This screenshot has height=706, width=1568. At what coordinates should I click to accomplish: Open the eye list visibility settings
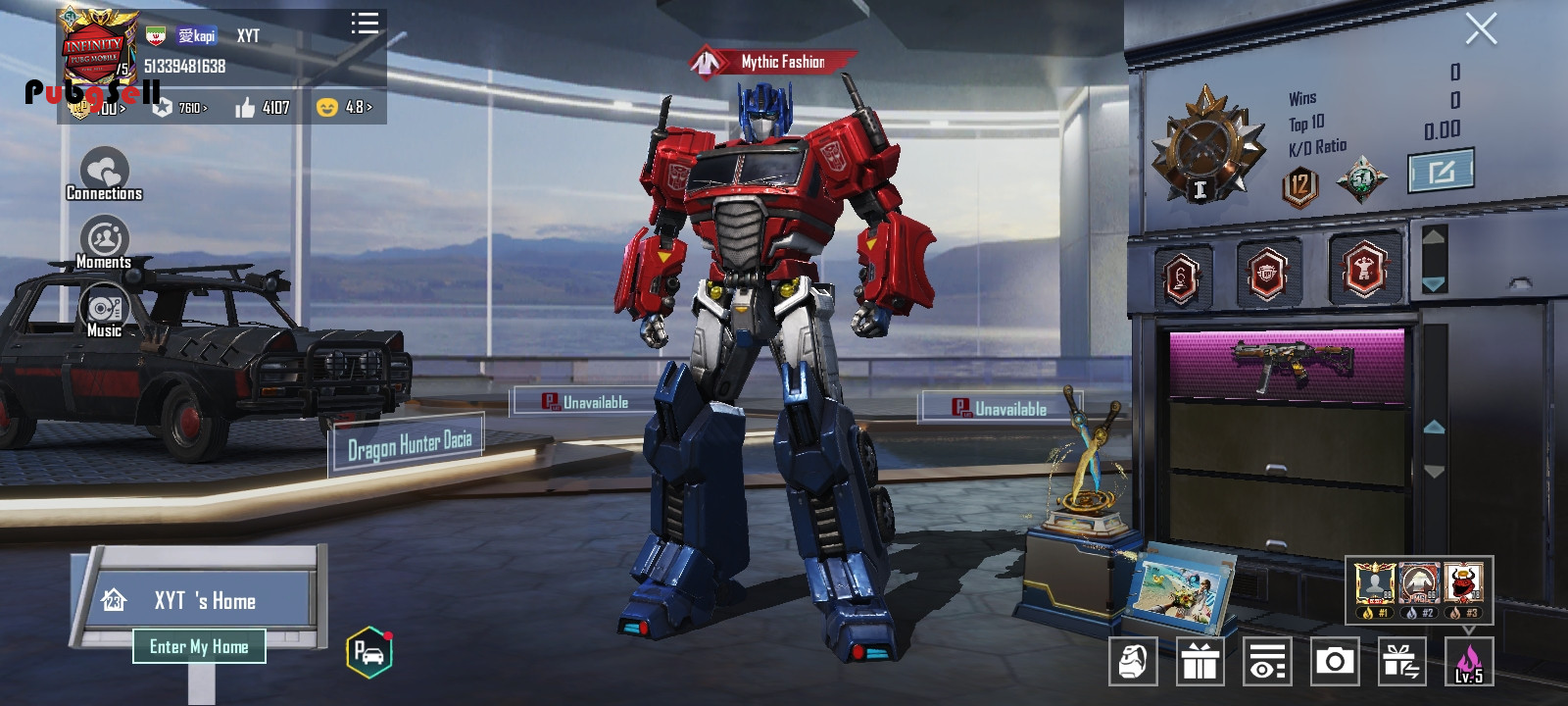pos(1267,662)
